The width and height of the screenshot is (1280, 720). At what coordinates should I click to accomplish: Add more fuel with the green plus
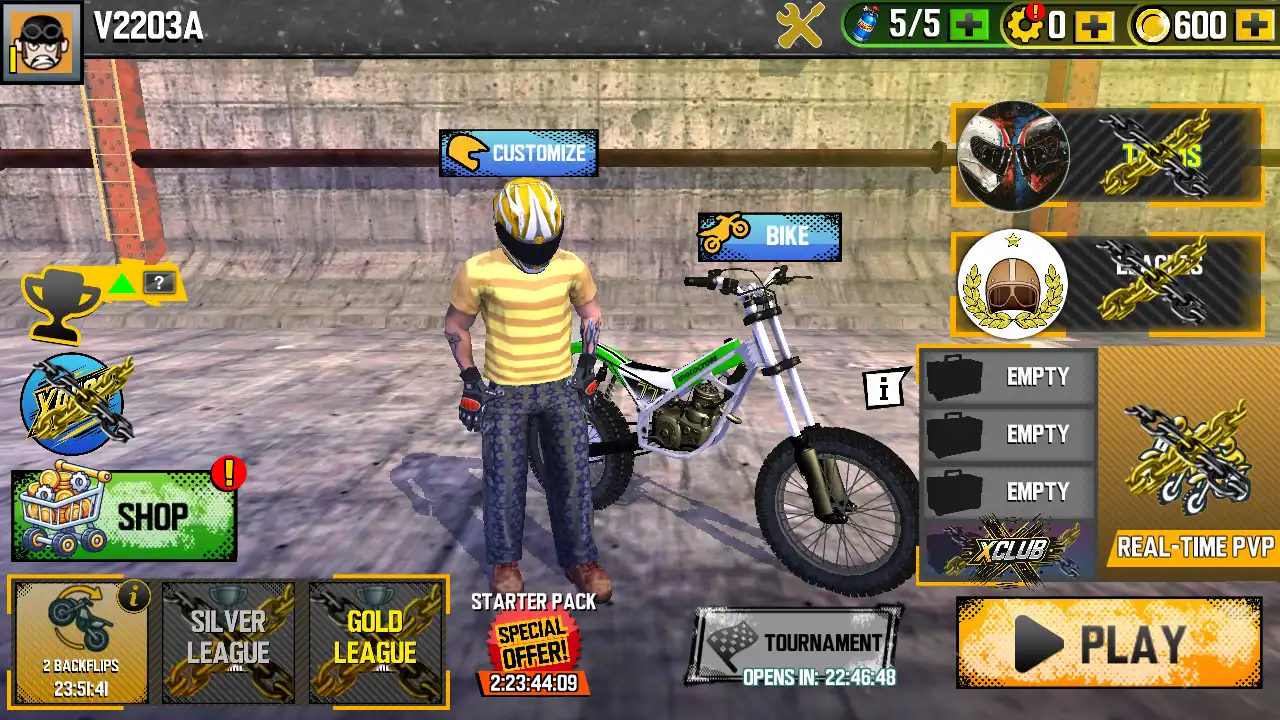point(968,26)
